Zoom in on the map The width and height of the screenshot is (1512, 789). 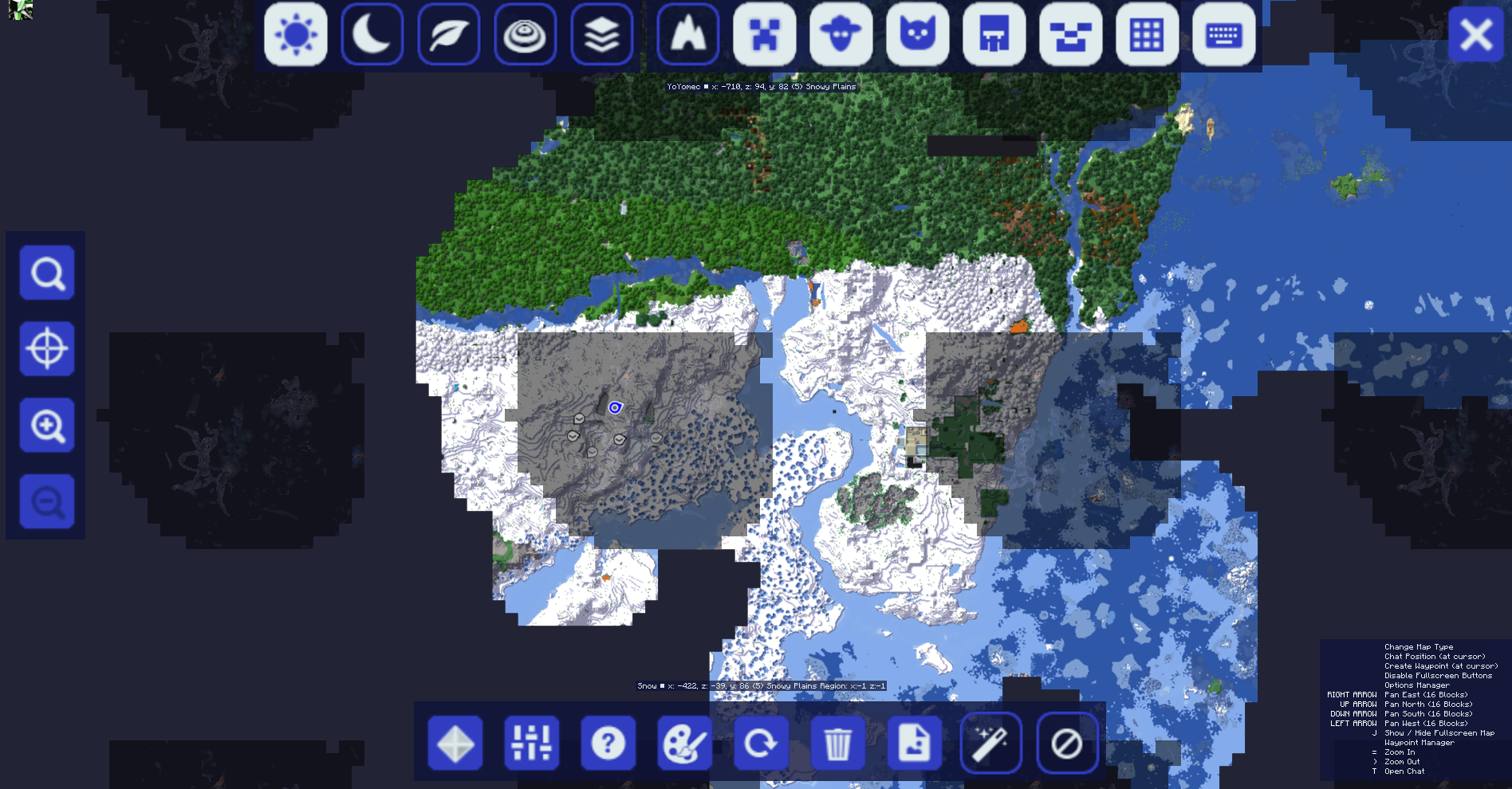(46, 425)
